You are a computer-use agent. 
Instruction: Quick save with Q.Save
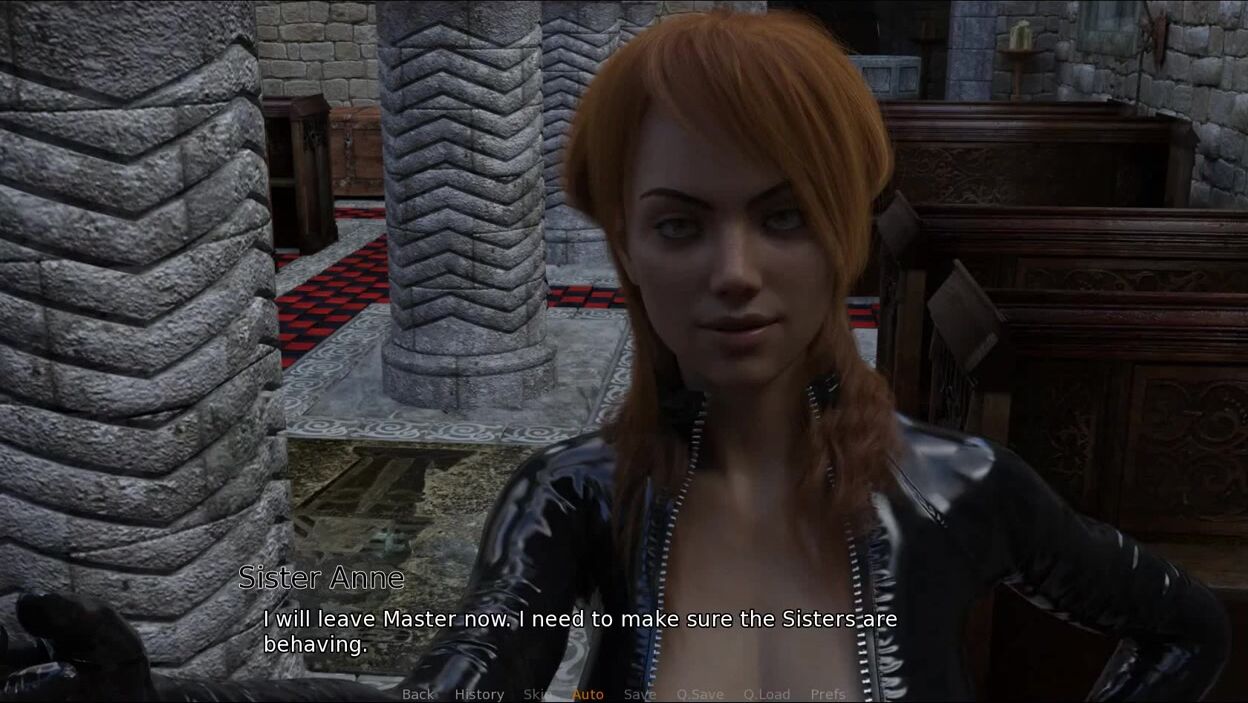click(x=700, y=694)
